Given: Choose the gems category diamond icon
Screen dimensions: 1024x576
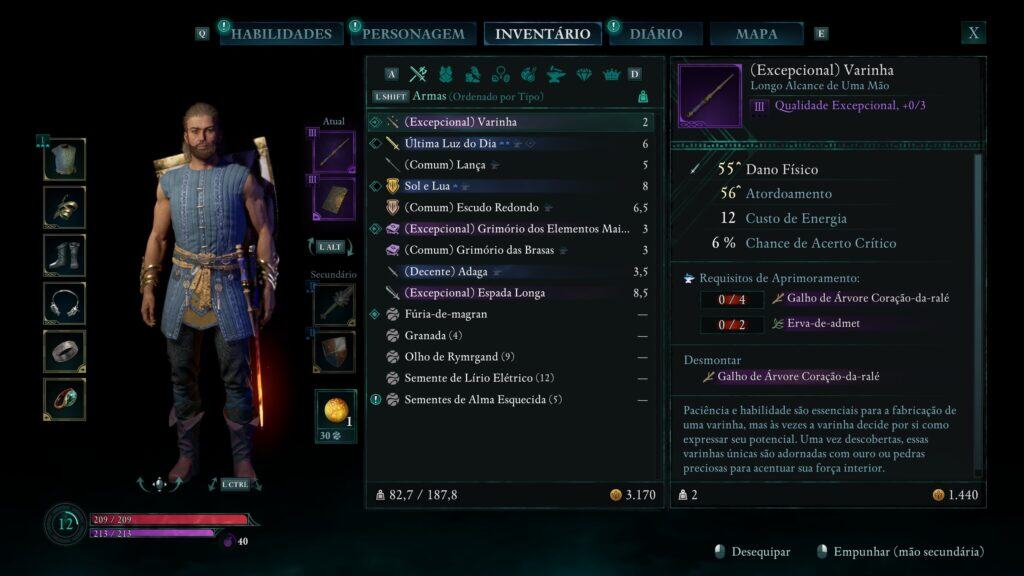Looking at the screenshot, I should coord(584,74).
